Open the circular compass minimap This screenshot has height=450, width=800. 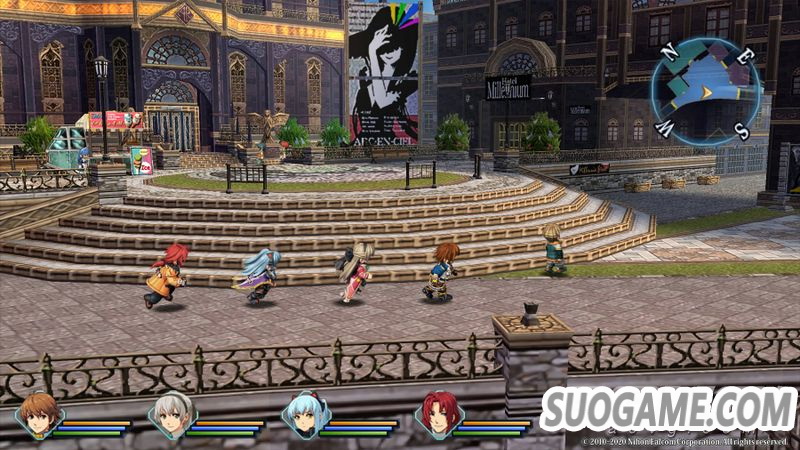point(703,92)
